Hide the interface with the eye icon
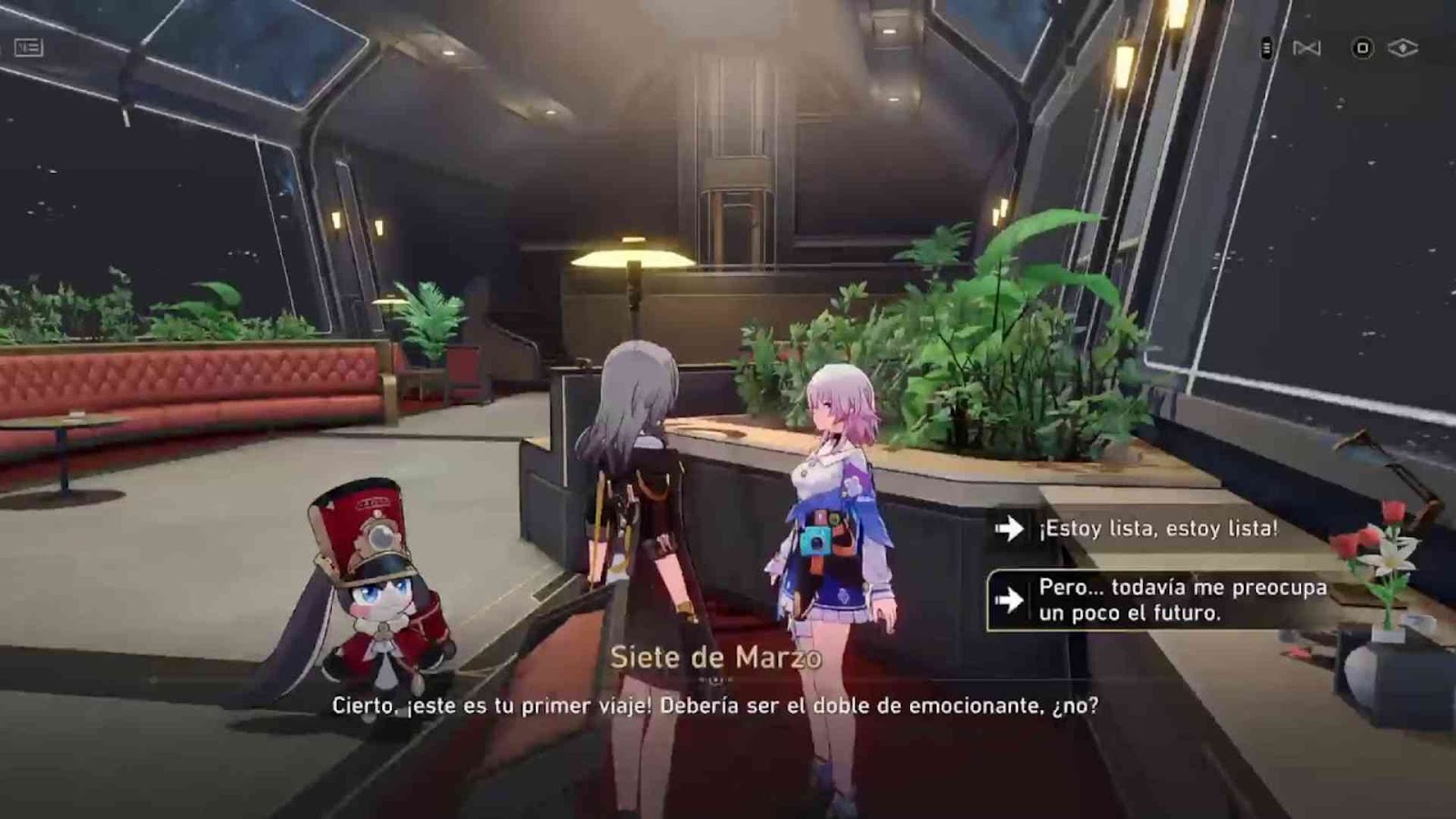 pos(1402,48)
